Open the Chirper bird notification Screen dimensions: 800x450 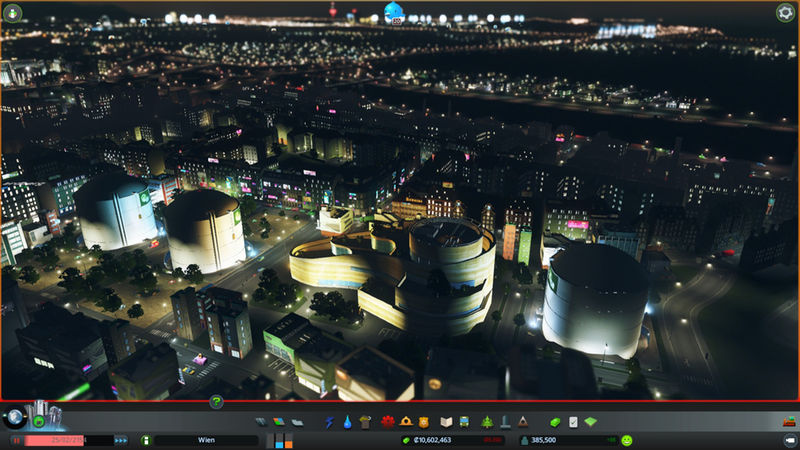coord(394,12)
